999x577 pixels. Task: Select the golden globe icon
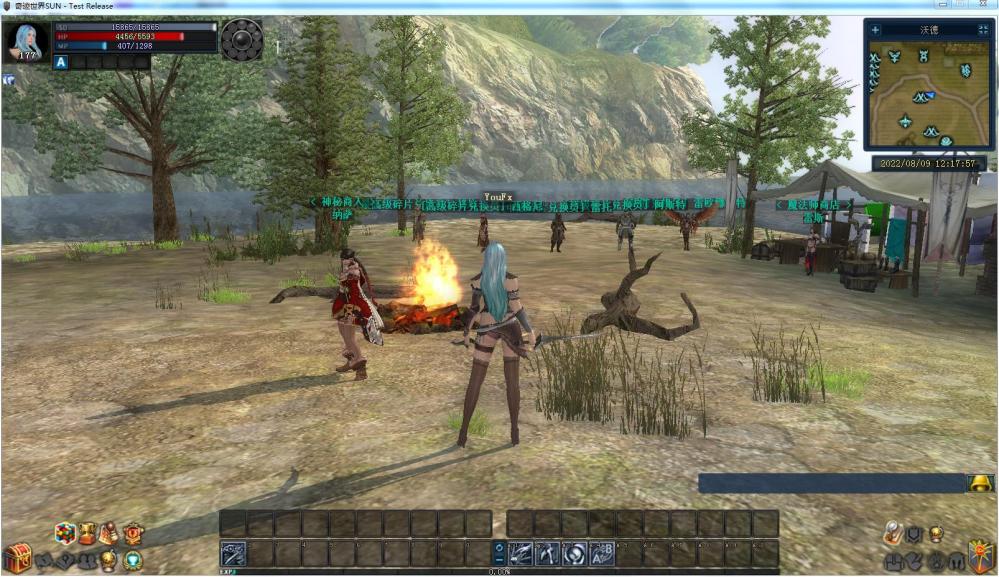[109, 560]
